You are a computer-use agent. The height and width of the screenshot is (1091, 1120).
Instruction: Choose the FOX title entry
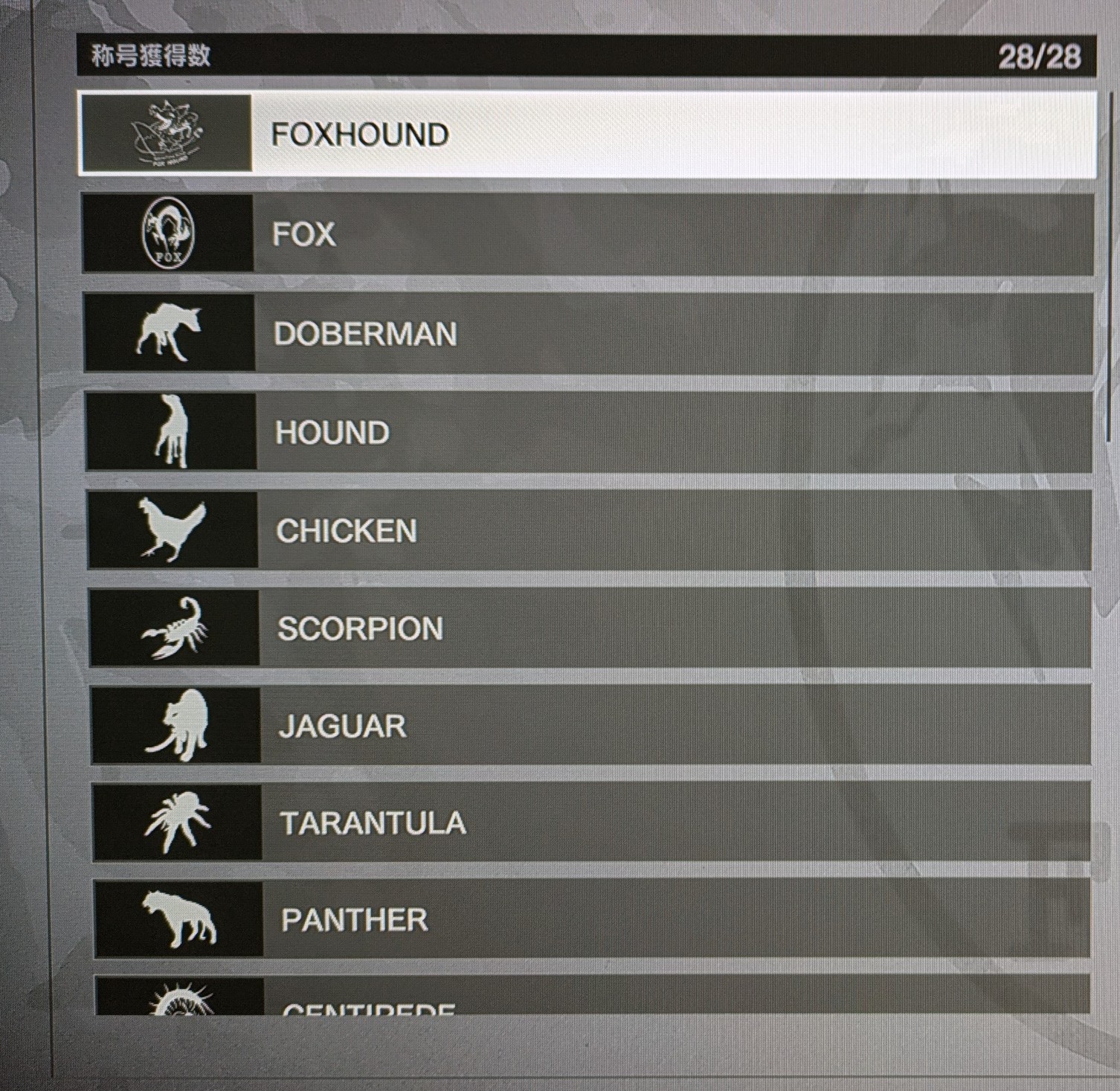588,234
